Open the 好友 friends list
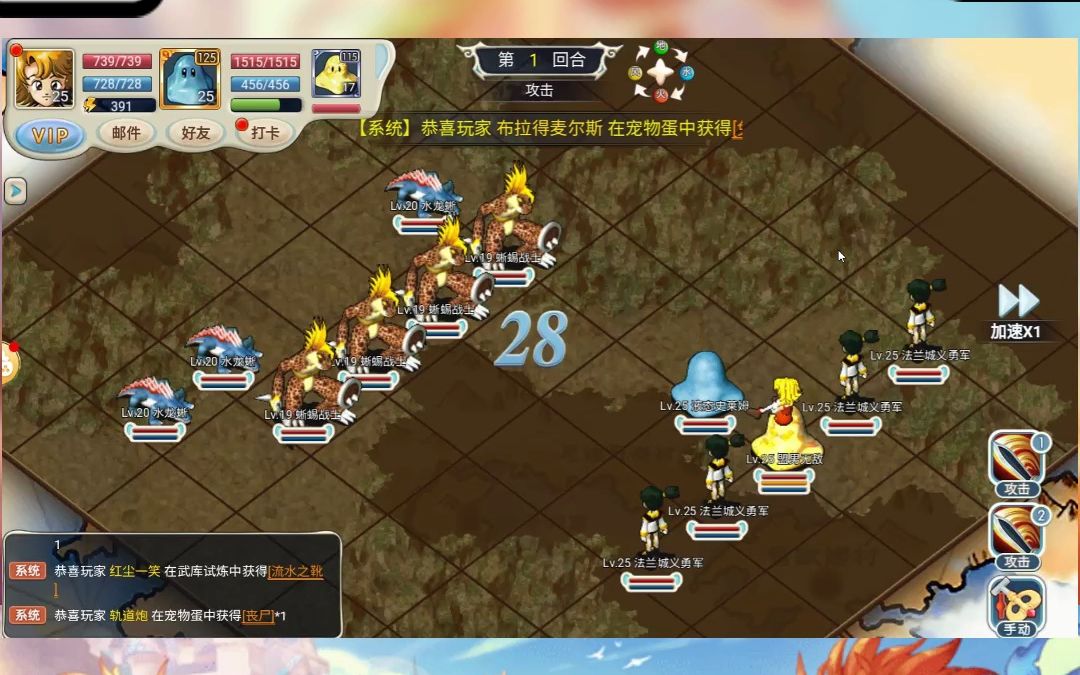1080x675 pixels. pyautogui.click(x=195, y=132)
